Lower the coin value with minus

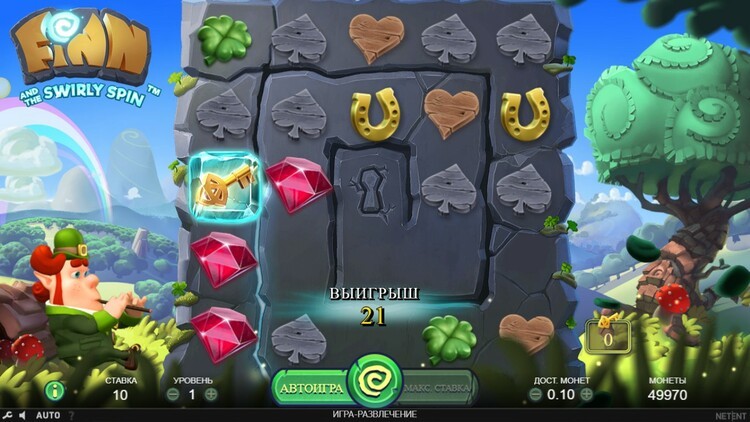point(535,394)
